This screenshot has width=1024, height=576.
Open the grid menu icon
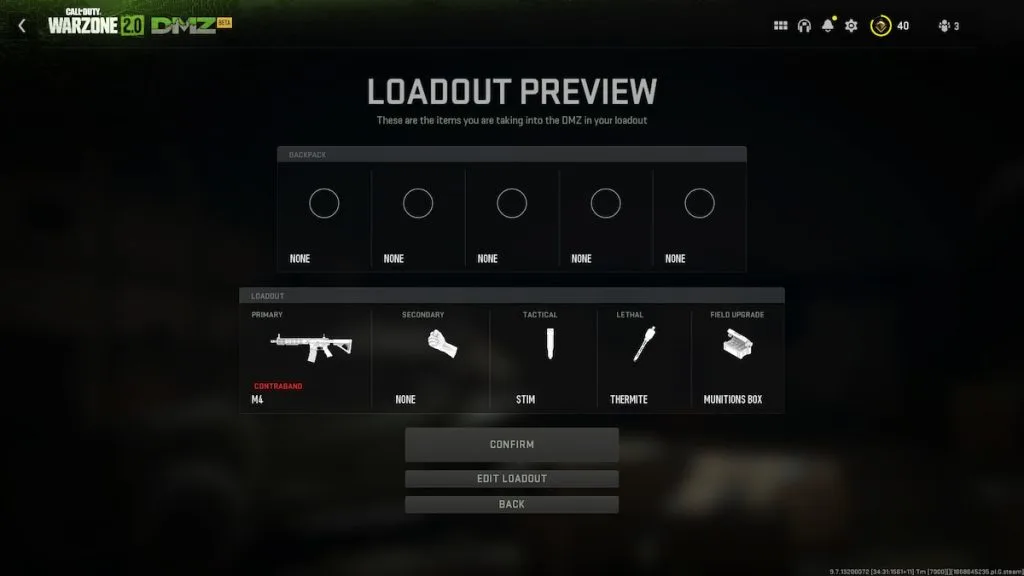click(x=781, y=26)
